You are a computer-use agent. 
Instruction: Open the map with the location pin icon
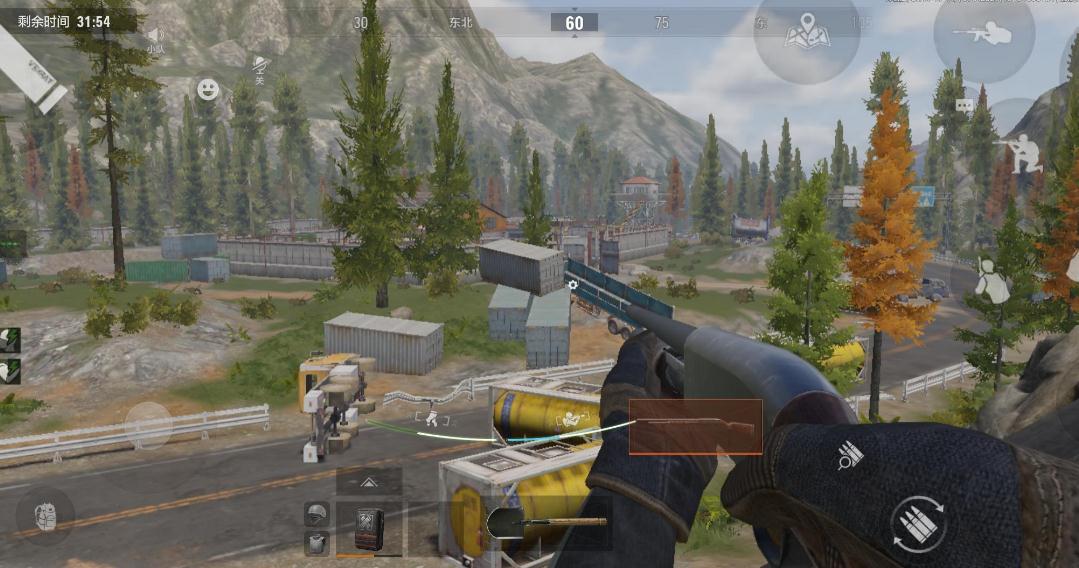[806, 36]
